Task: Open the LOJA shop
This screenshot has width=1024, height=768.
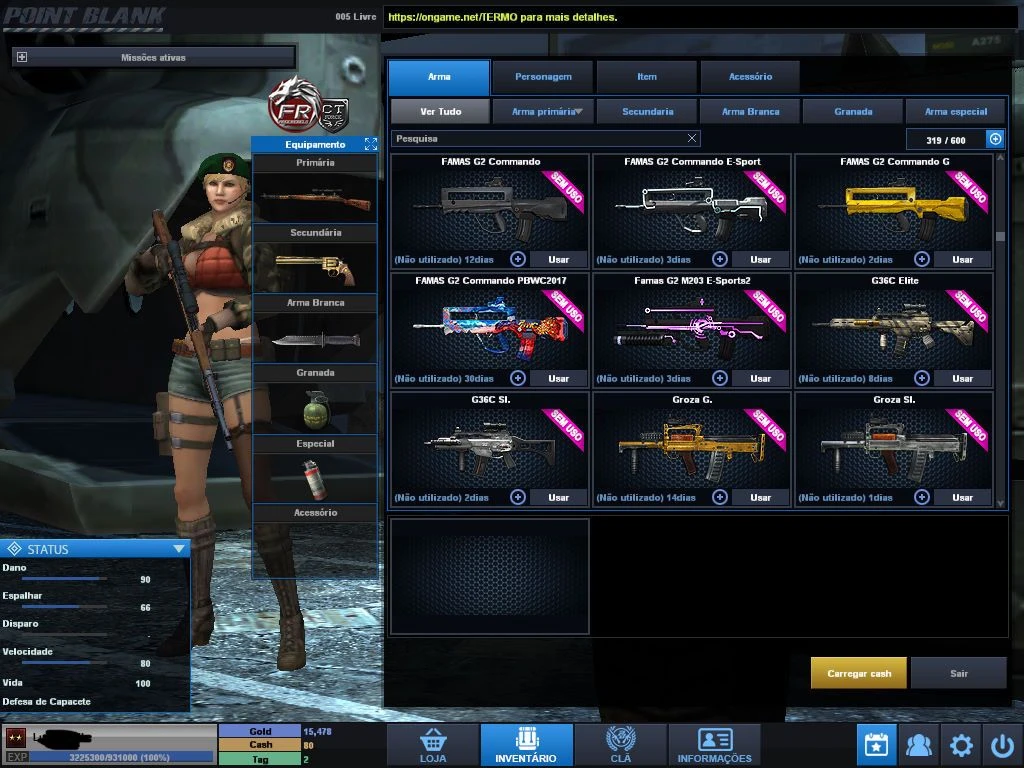Action: coord(433,745)
